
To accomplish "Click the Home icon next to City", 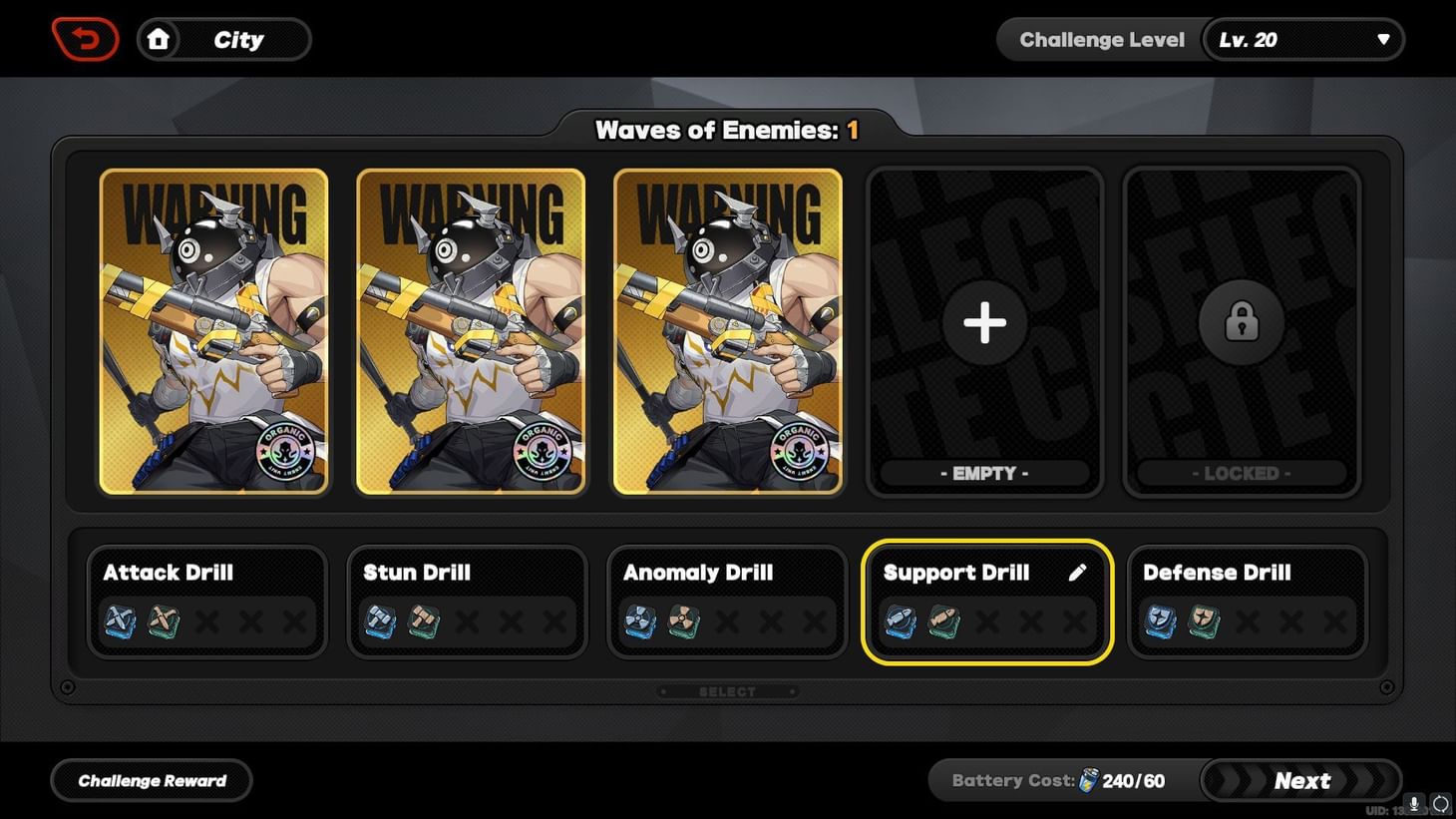I will (160, 39).
